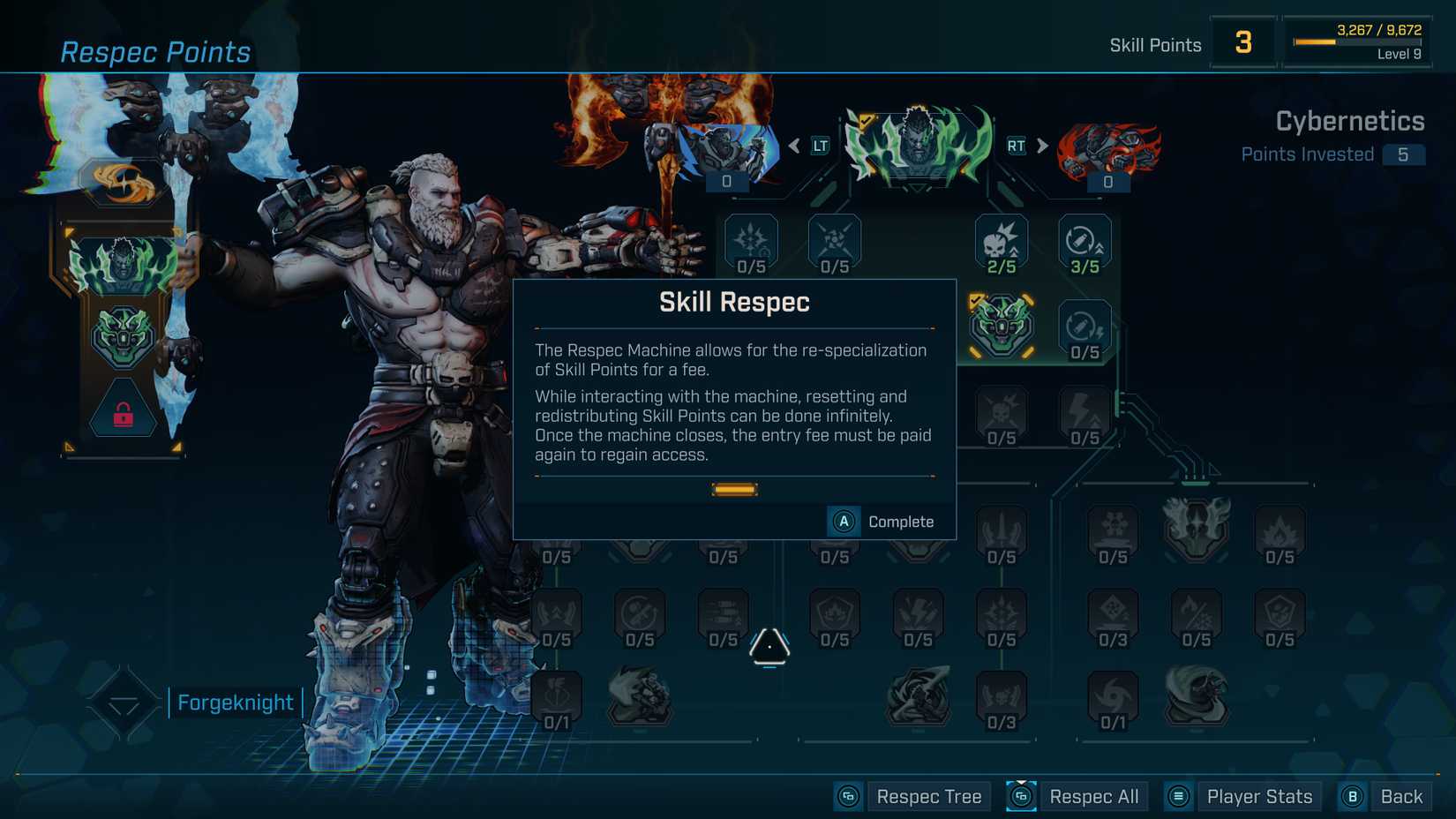Click Player Stats in the bottom bar
Screen dimensions: 1456x819
pyautogui.click(x=1259, y=795)
